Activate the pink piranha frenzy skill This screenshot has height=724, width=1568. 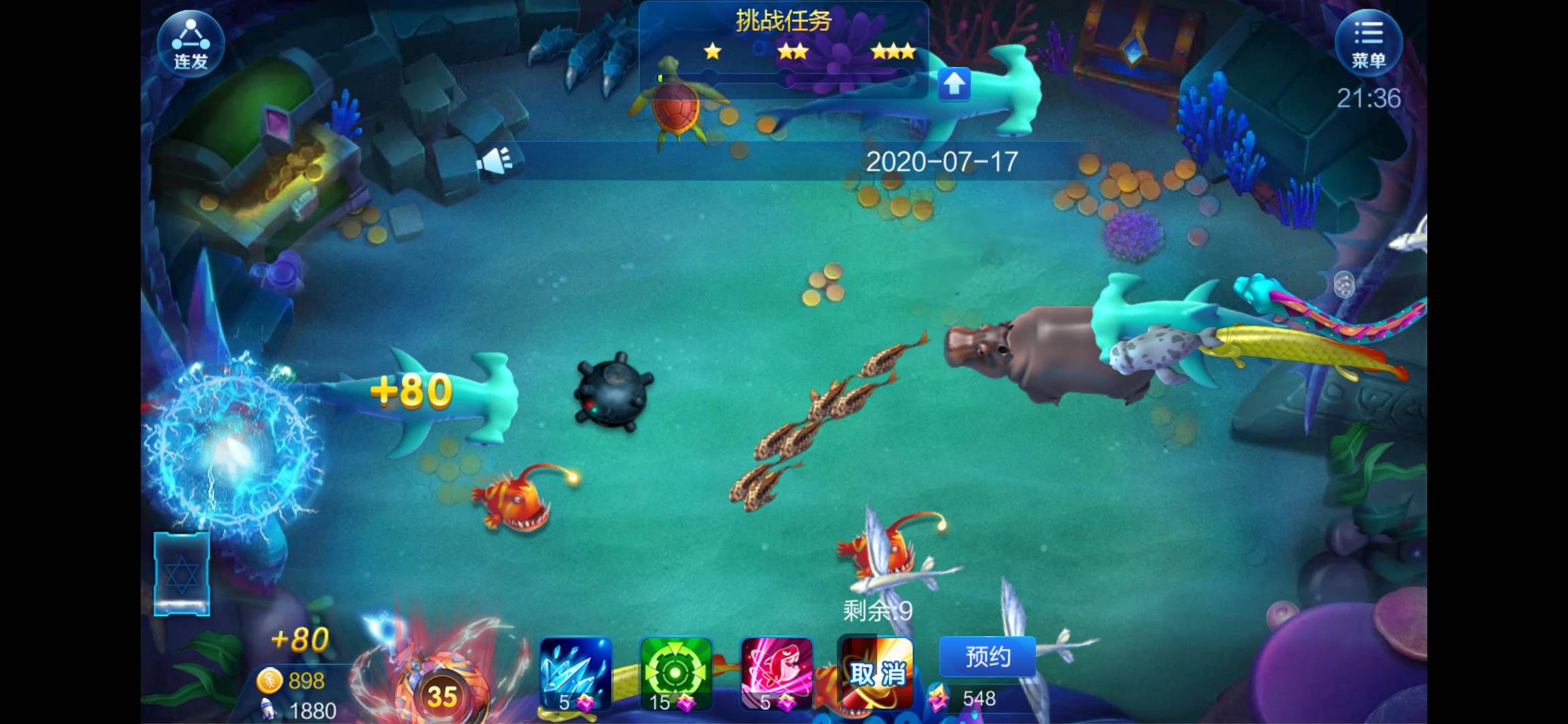coord(777,674)
